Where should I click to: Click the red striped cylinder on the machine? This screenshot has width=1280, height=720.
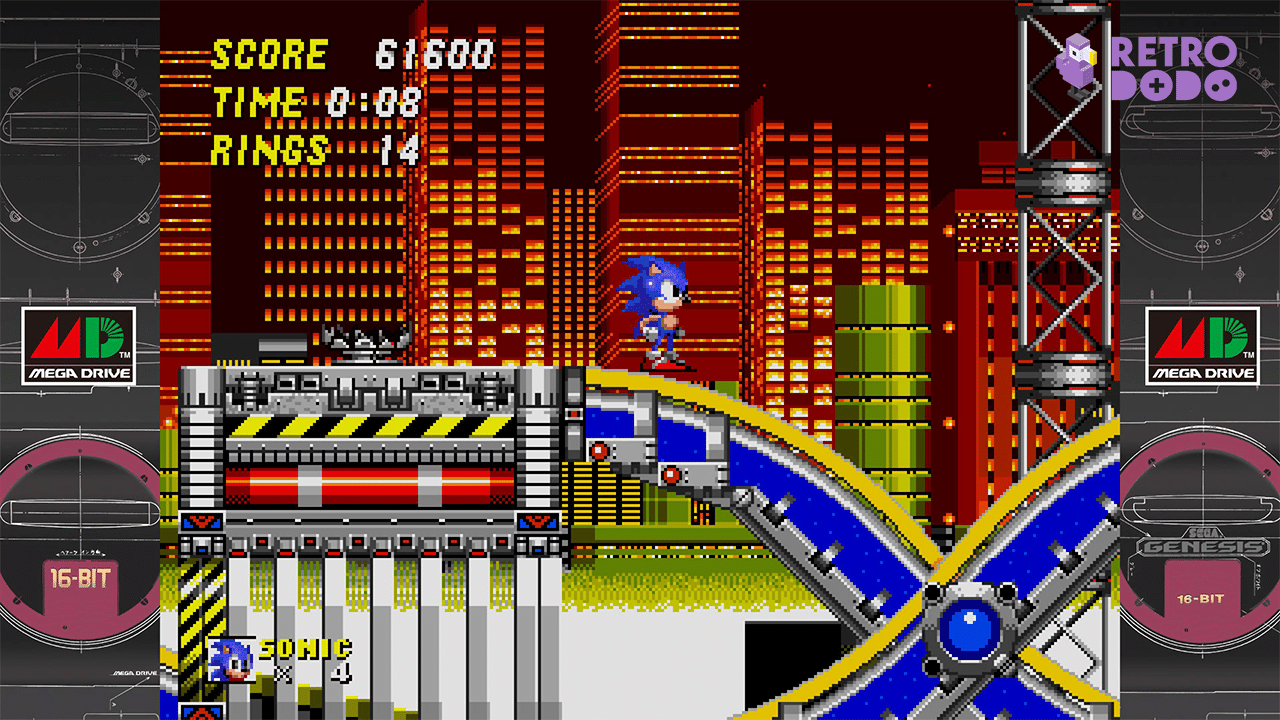pyautogui.click(x=370, y=485)
